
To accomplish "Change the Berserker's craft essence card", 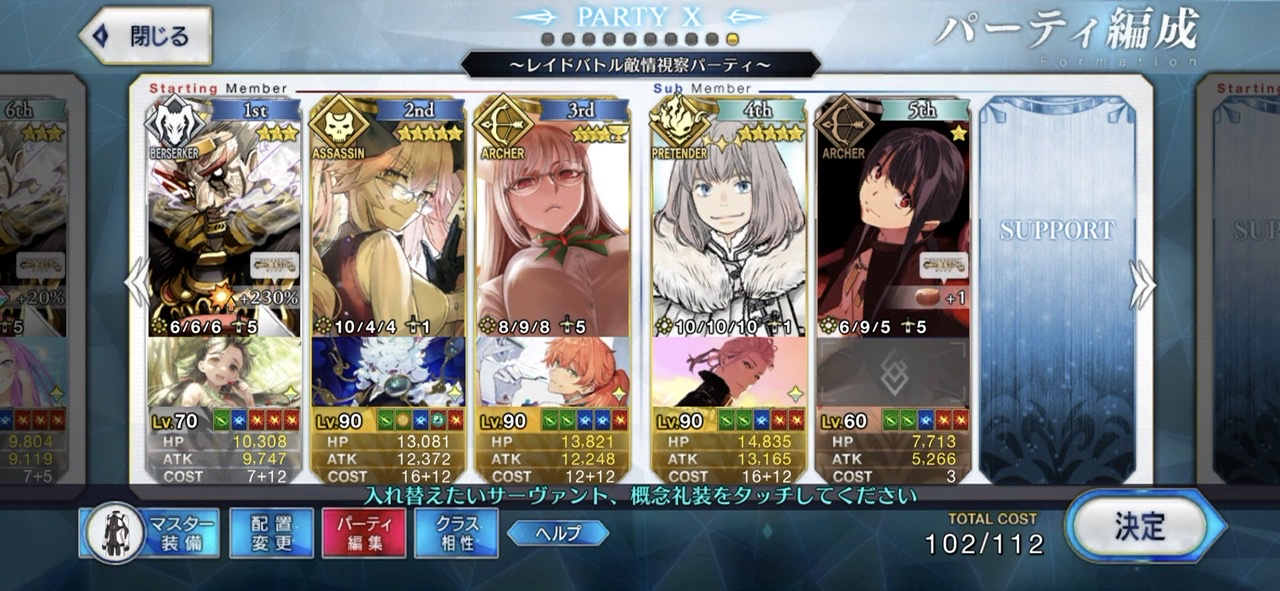I will click(x=224, y=371).
